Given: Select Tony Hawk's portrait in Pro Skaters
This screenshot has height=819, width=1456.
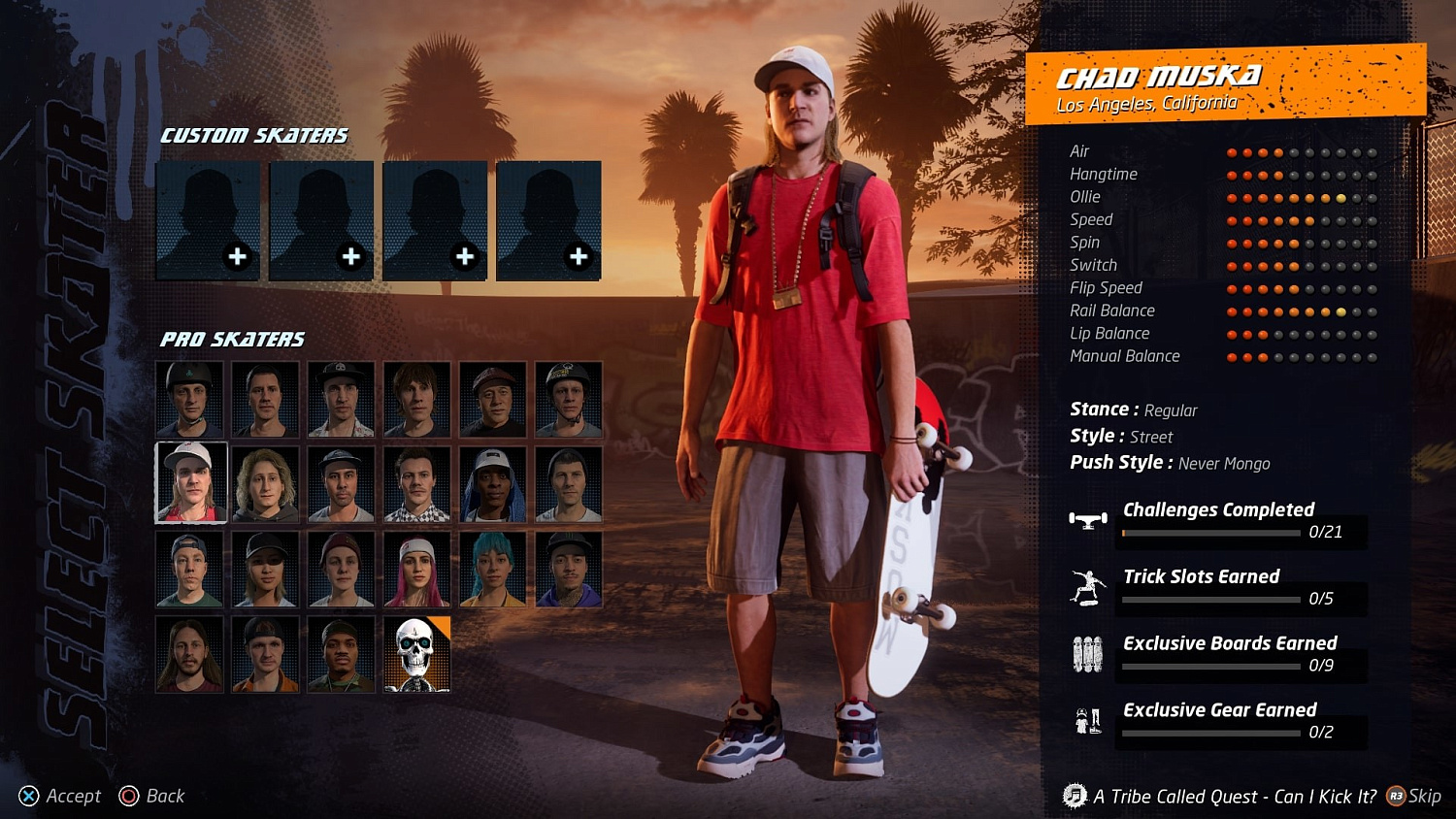Looking at the screenshot, I should pos(189,399).
